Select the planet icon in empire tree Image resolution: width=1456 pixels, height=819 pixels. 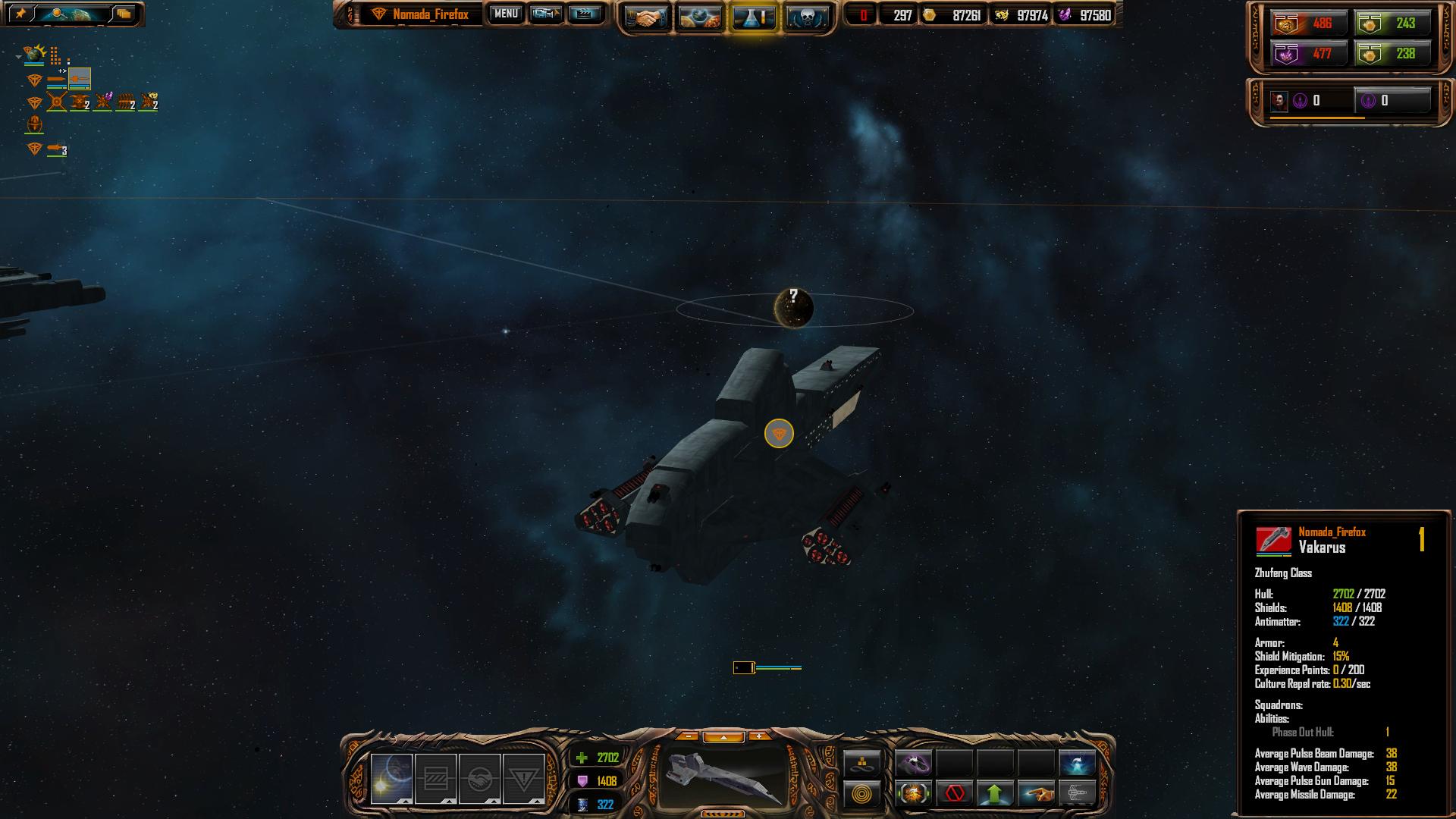[34, 54]
